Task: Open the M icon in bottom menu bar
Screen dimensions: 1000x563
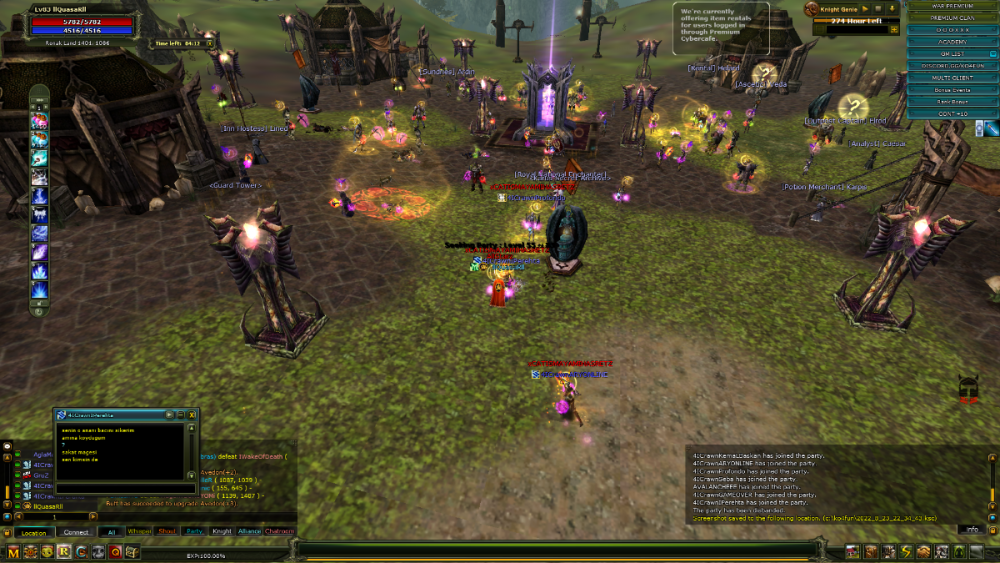Action: click(x=13, y=552)
